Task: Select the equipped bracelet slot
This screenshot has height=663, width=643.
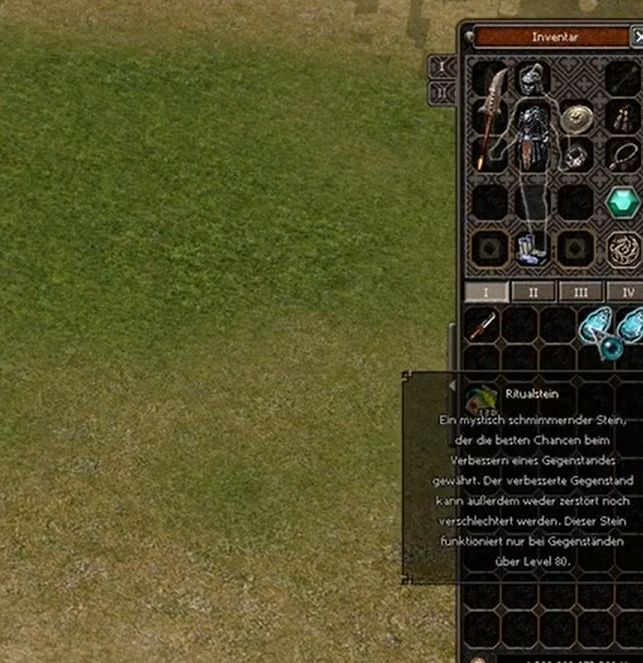Action: point(576,156)
